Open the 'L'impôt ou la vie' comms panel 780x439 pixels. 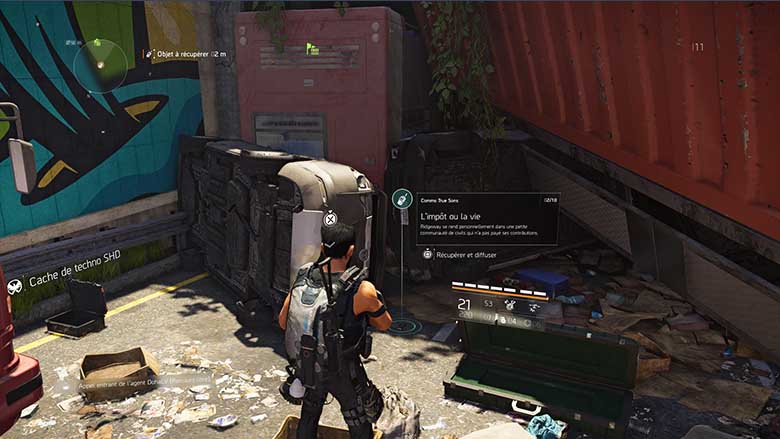click(x=487, y=219)
